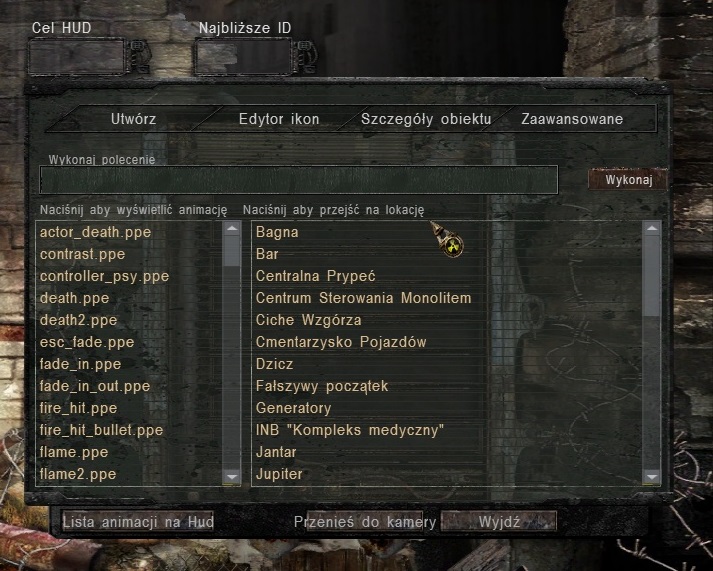This screenshot has width=713, height=571.
Task: Switch to the Utwórz tab
Action: [x=133, y=119]
